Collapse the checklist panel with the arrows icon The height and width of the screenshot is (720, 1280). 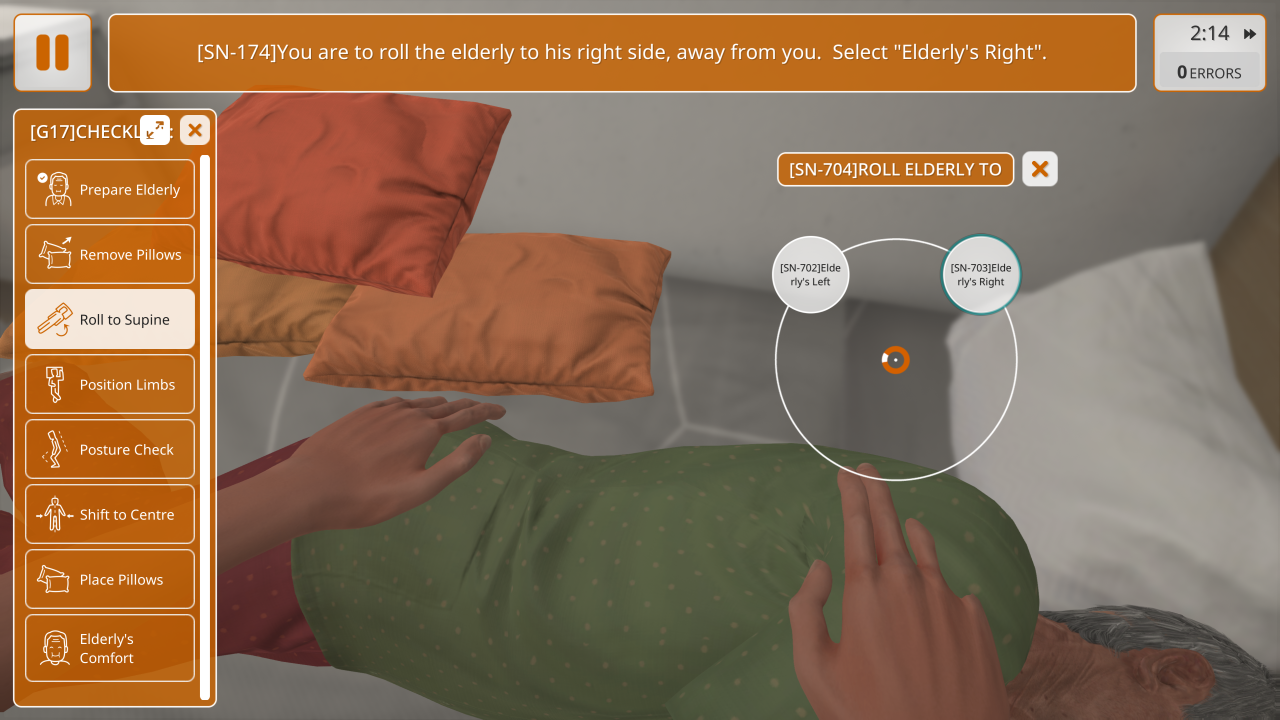(x=155, y=129)
